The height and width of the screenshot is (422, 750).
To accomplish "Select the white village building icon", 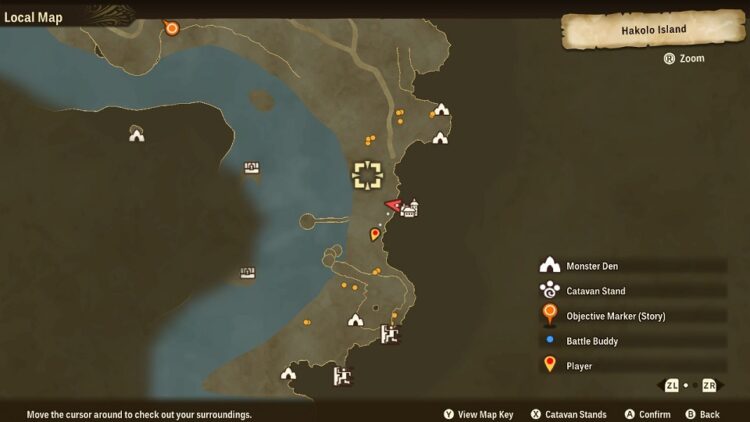I will click(409, 208).
